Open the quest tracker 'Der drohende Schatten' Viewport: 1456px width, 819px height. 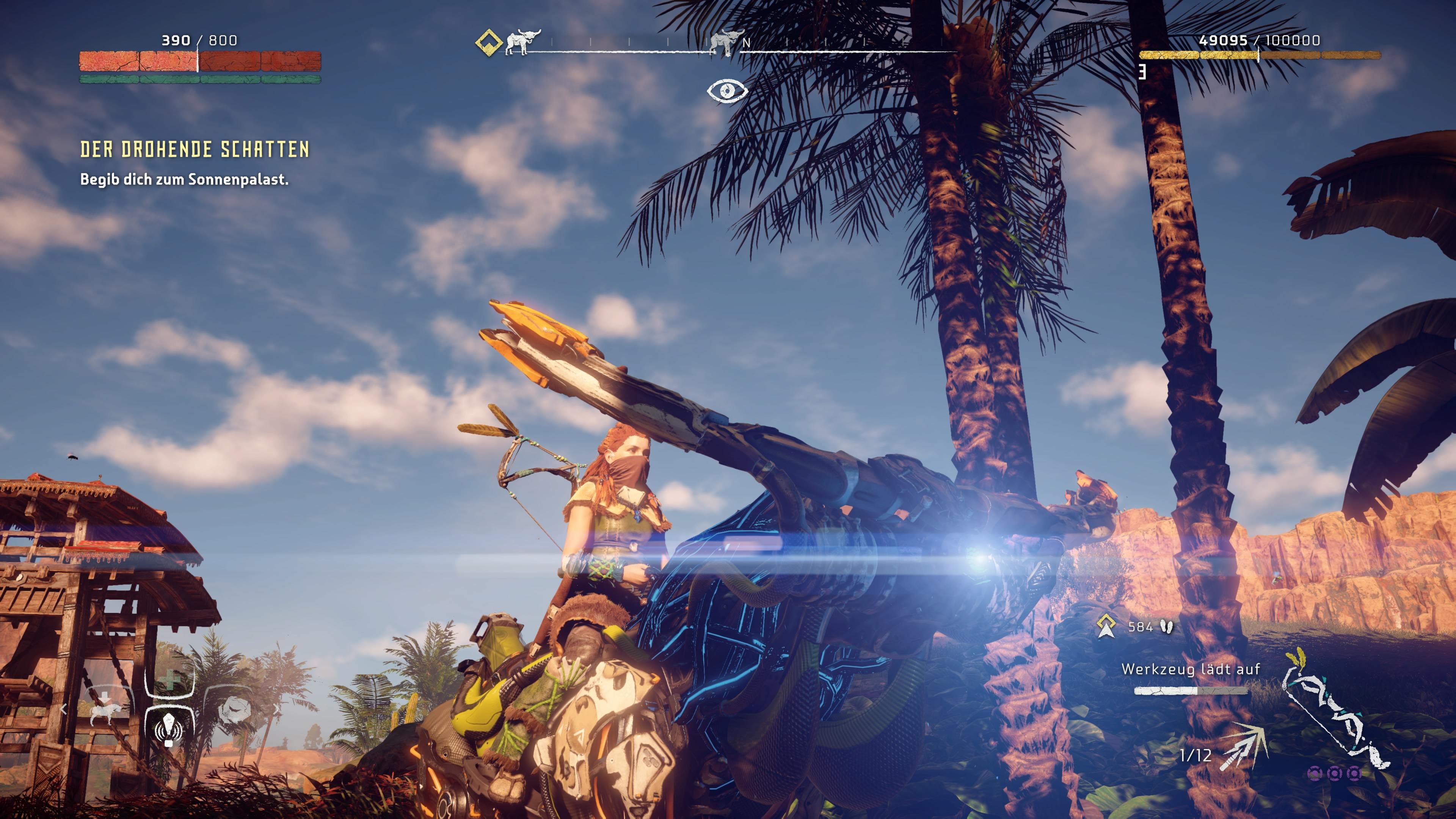coord(195,149)
